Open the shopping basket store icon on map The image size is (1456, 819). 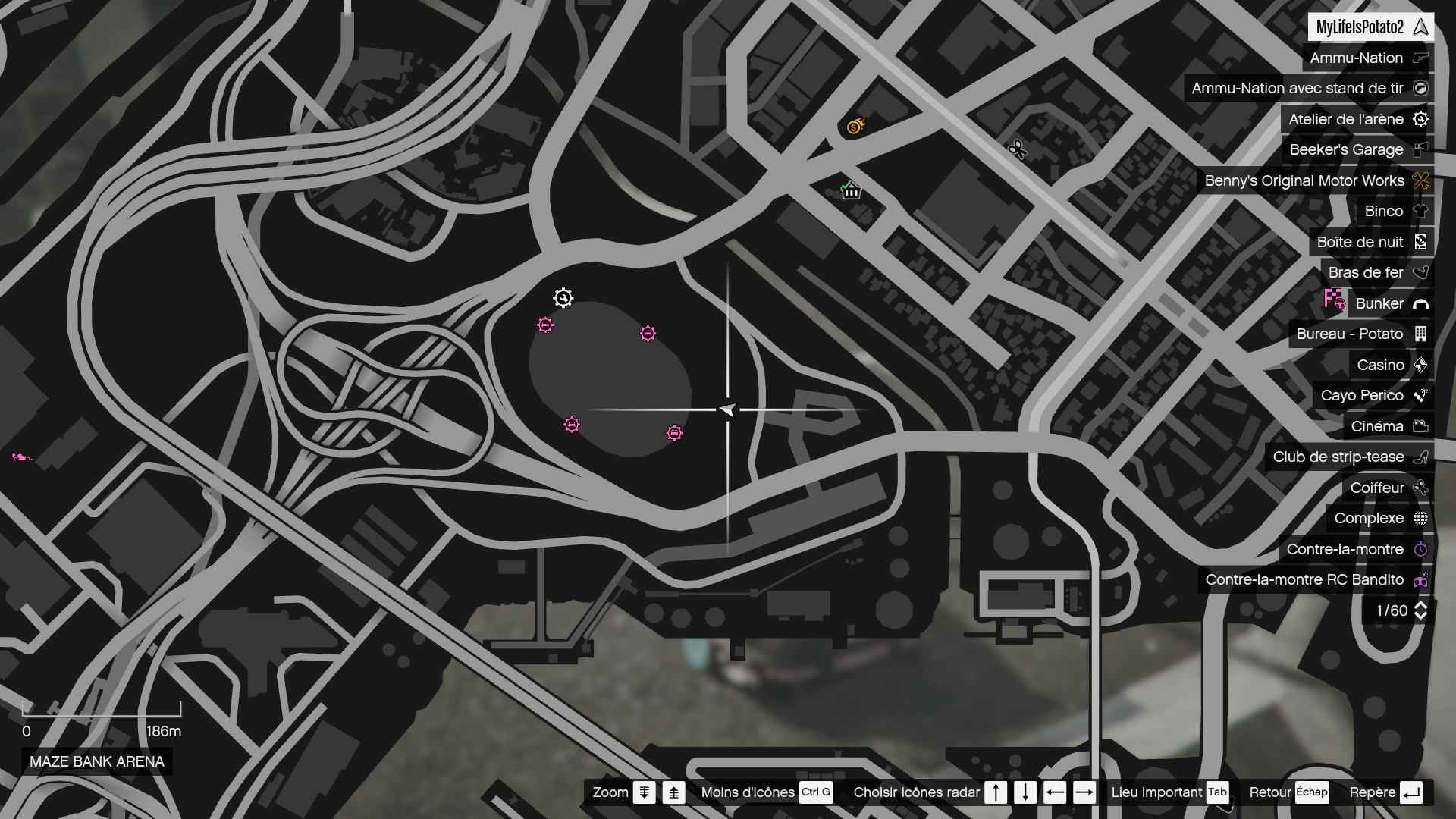click(851, 190)
